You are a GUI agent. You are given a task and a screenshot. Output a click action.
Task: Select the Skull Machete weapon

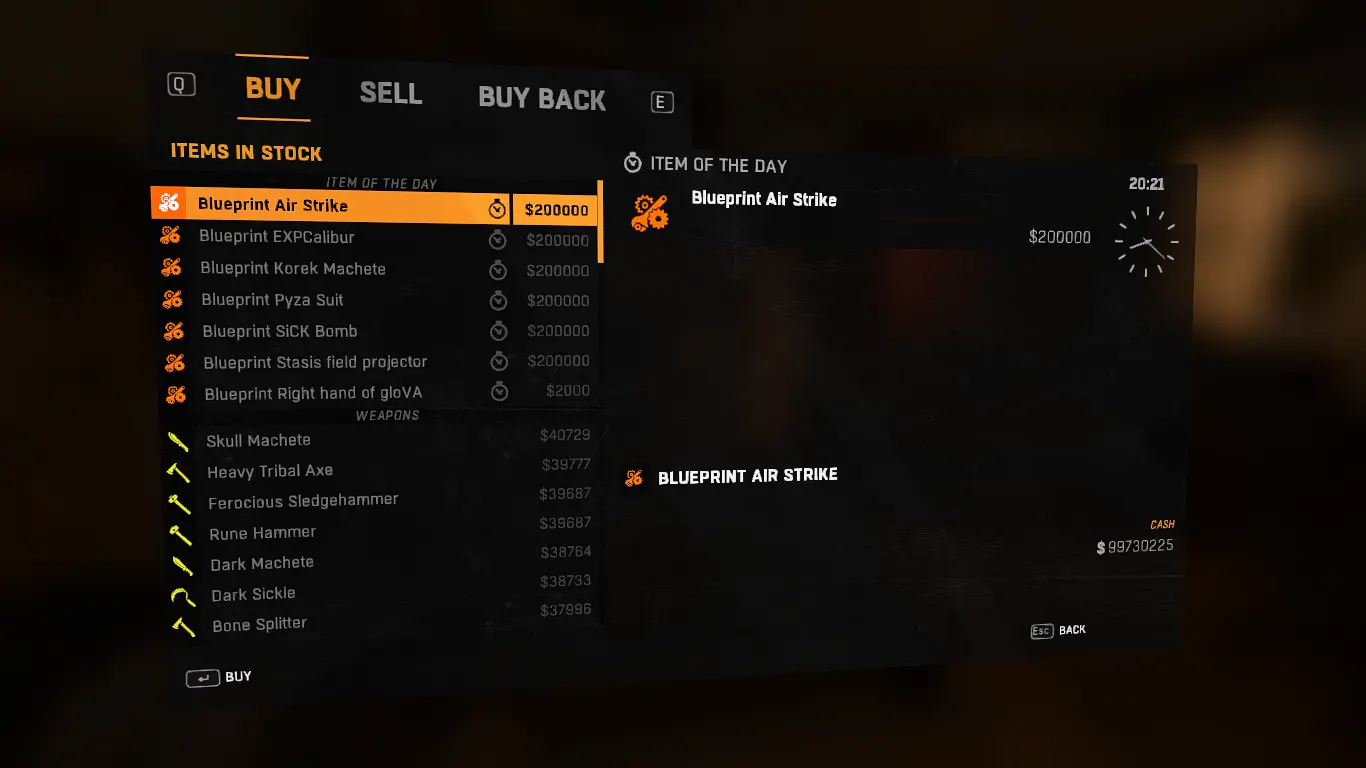click(x=258, y=440)
